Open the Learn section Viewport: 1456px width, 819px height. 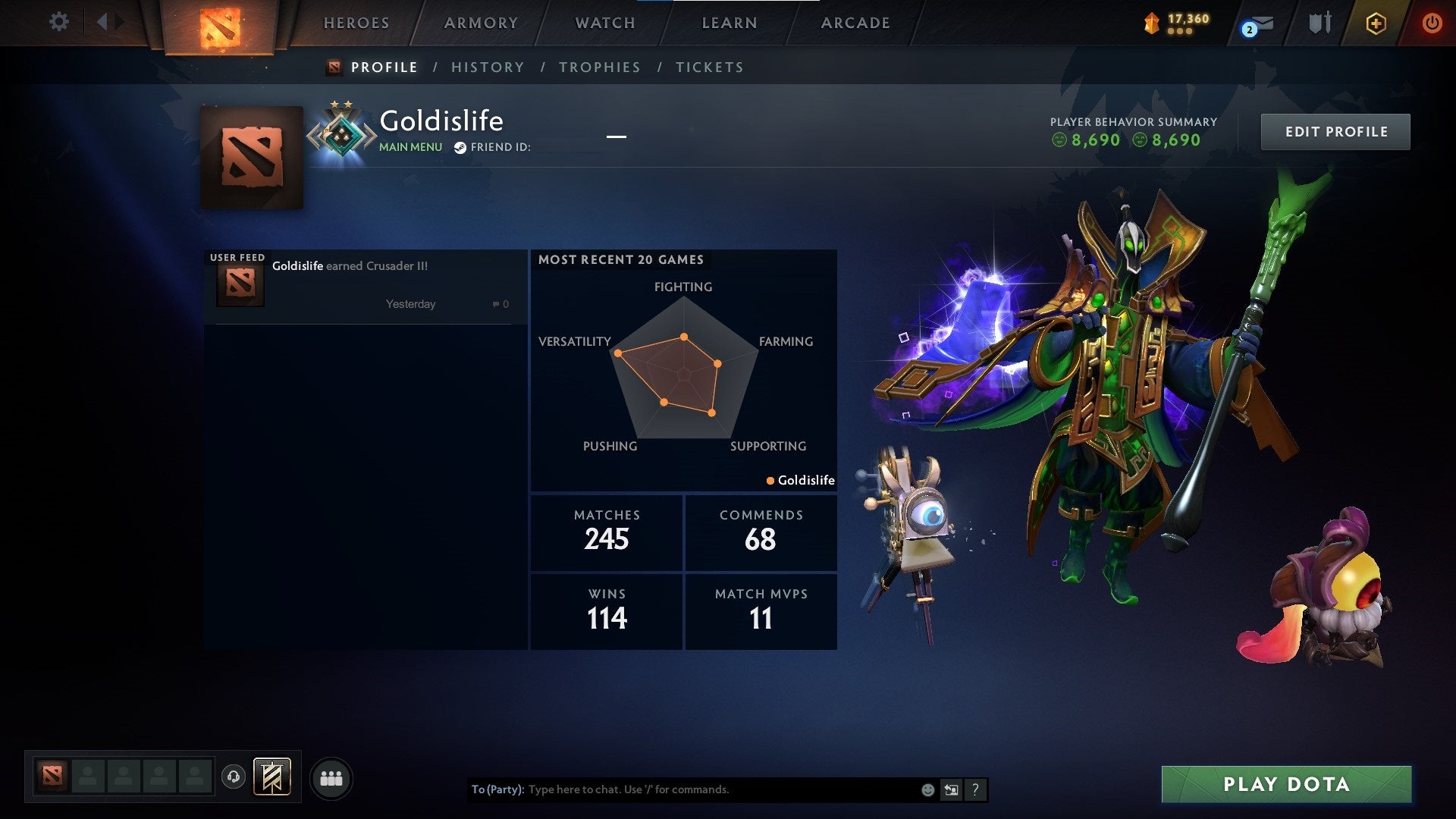coord(730,24)
